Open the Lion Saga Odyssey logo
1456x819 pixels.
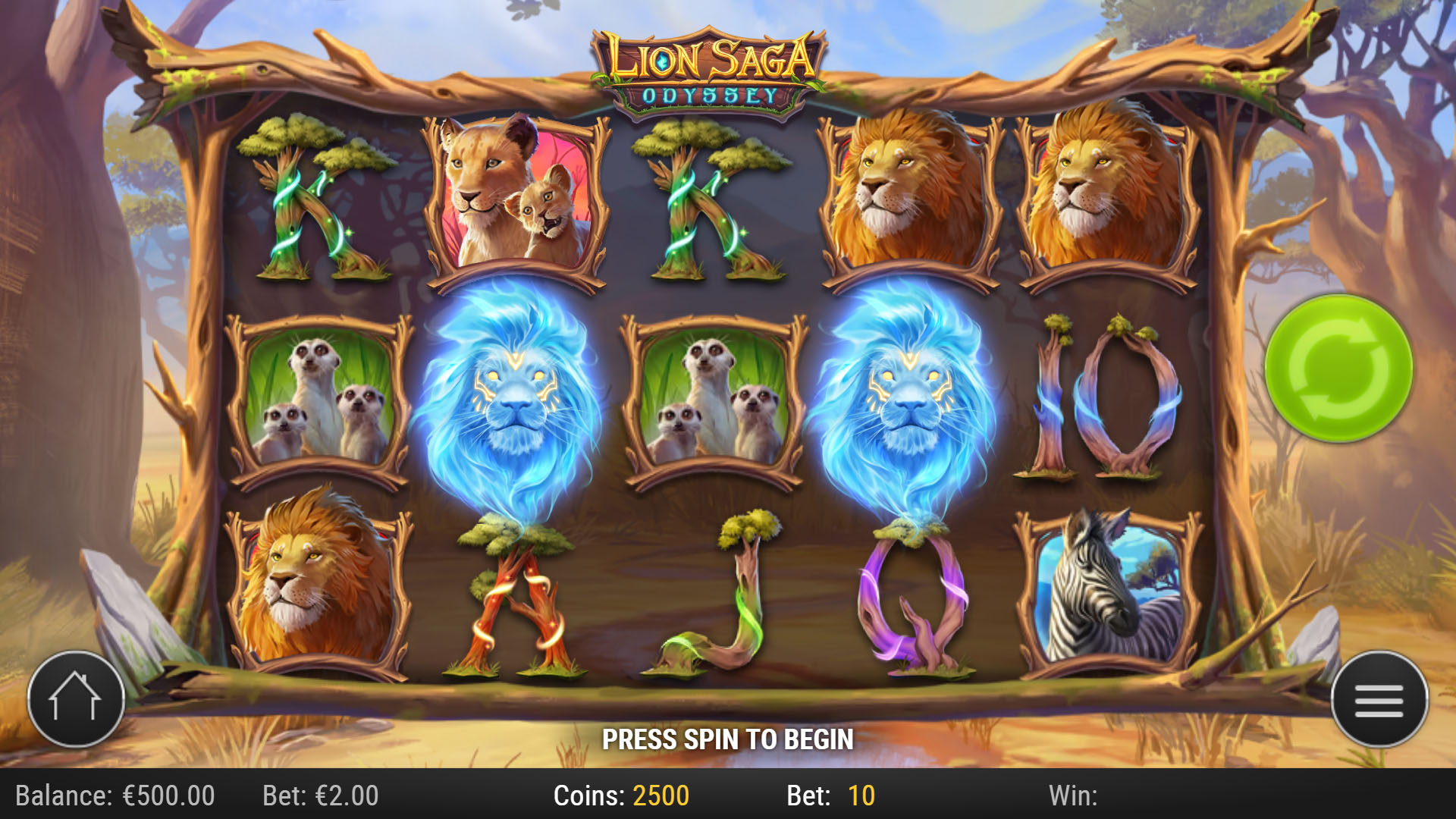(x=709, y=64)
